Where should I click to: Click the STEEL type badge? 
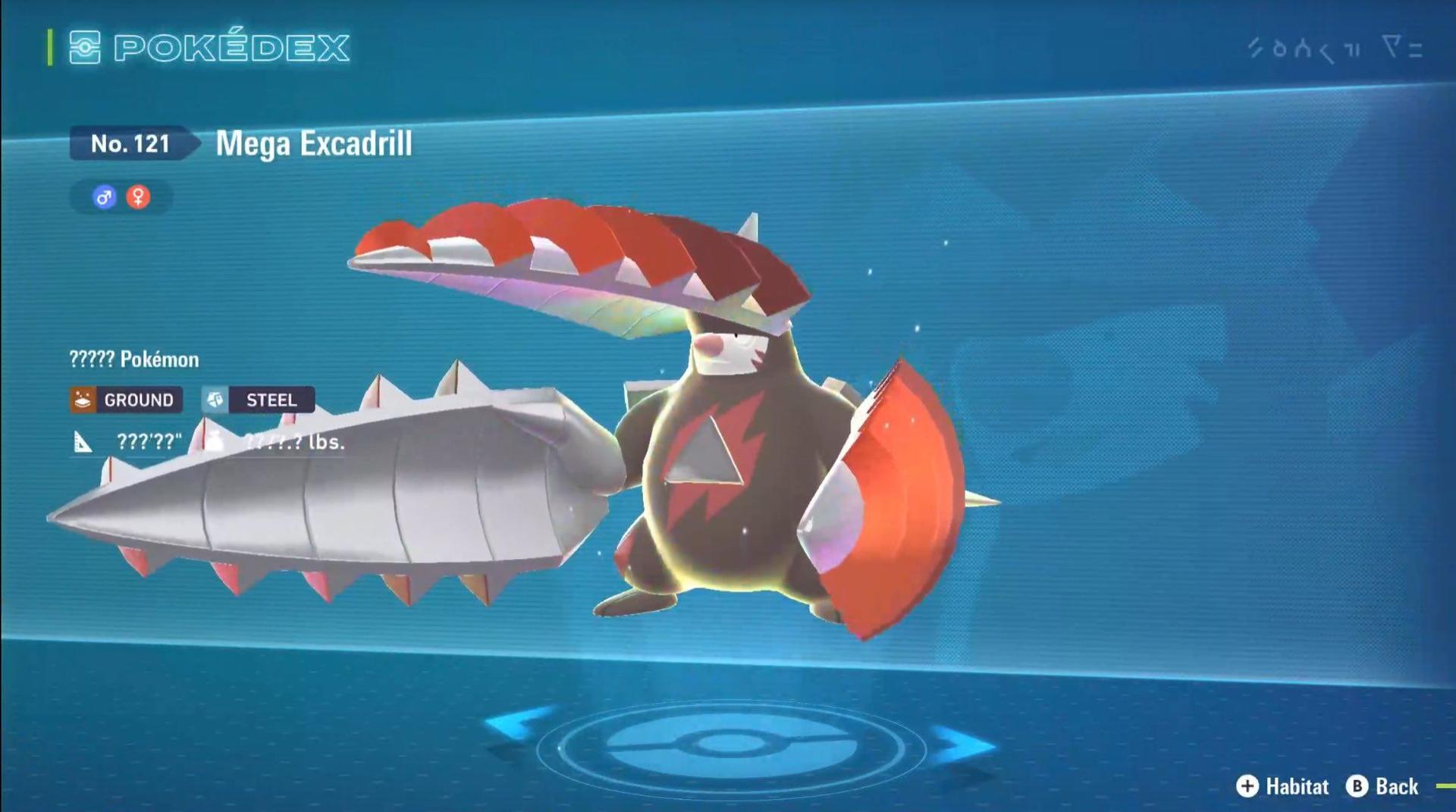click(x=259, y=400)
